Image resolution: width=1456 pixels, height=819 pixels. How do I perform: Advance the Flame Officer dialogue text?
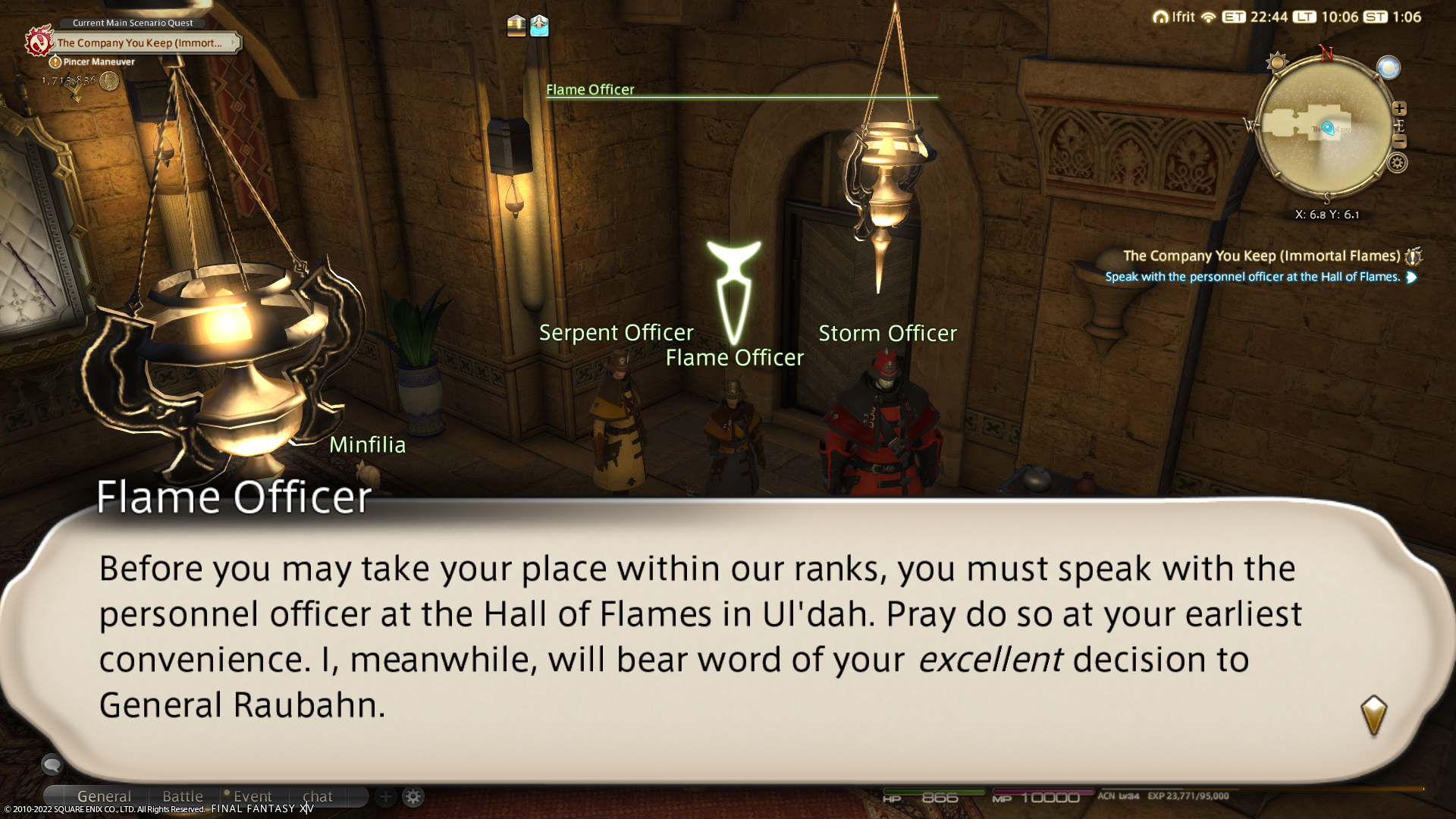tap(1373, 714)
